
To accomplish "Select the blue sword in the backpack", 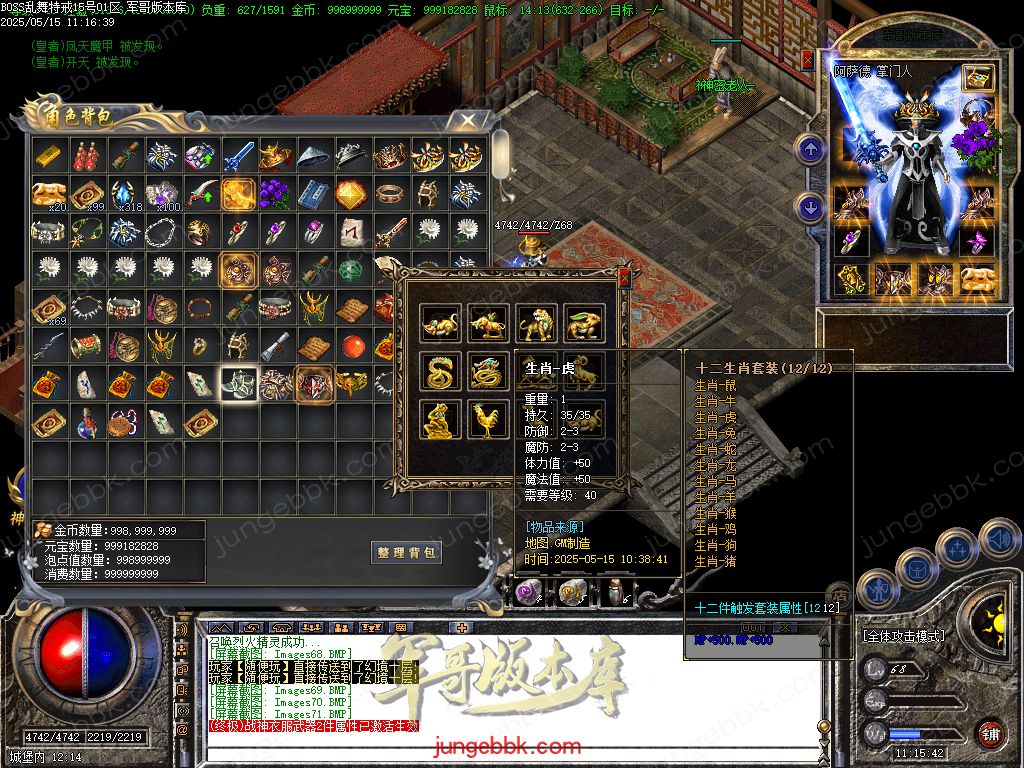I will (238, 156).
